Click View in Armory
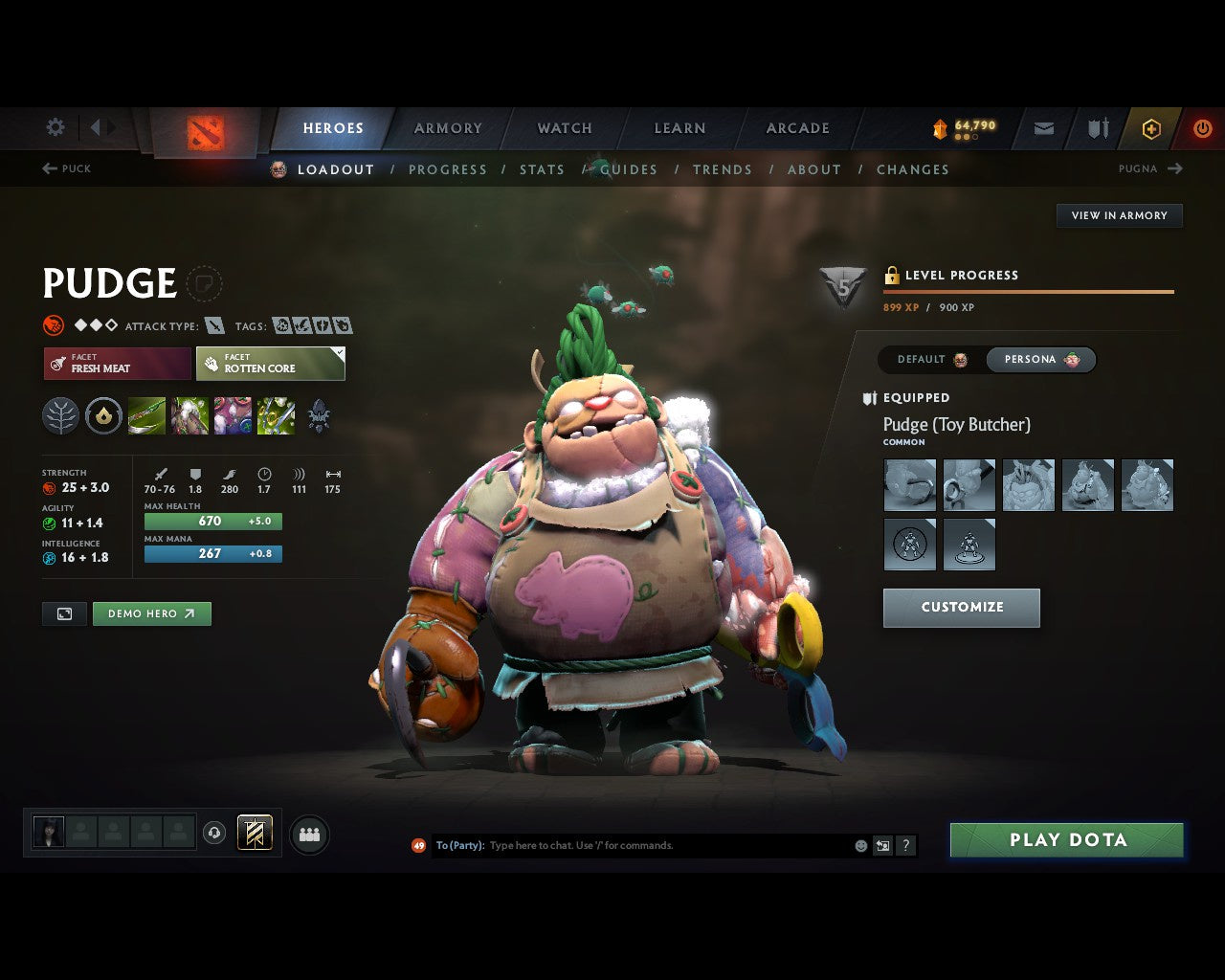 point(1119,215)
